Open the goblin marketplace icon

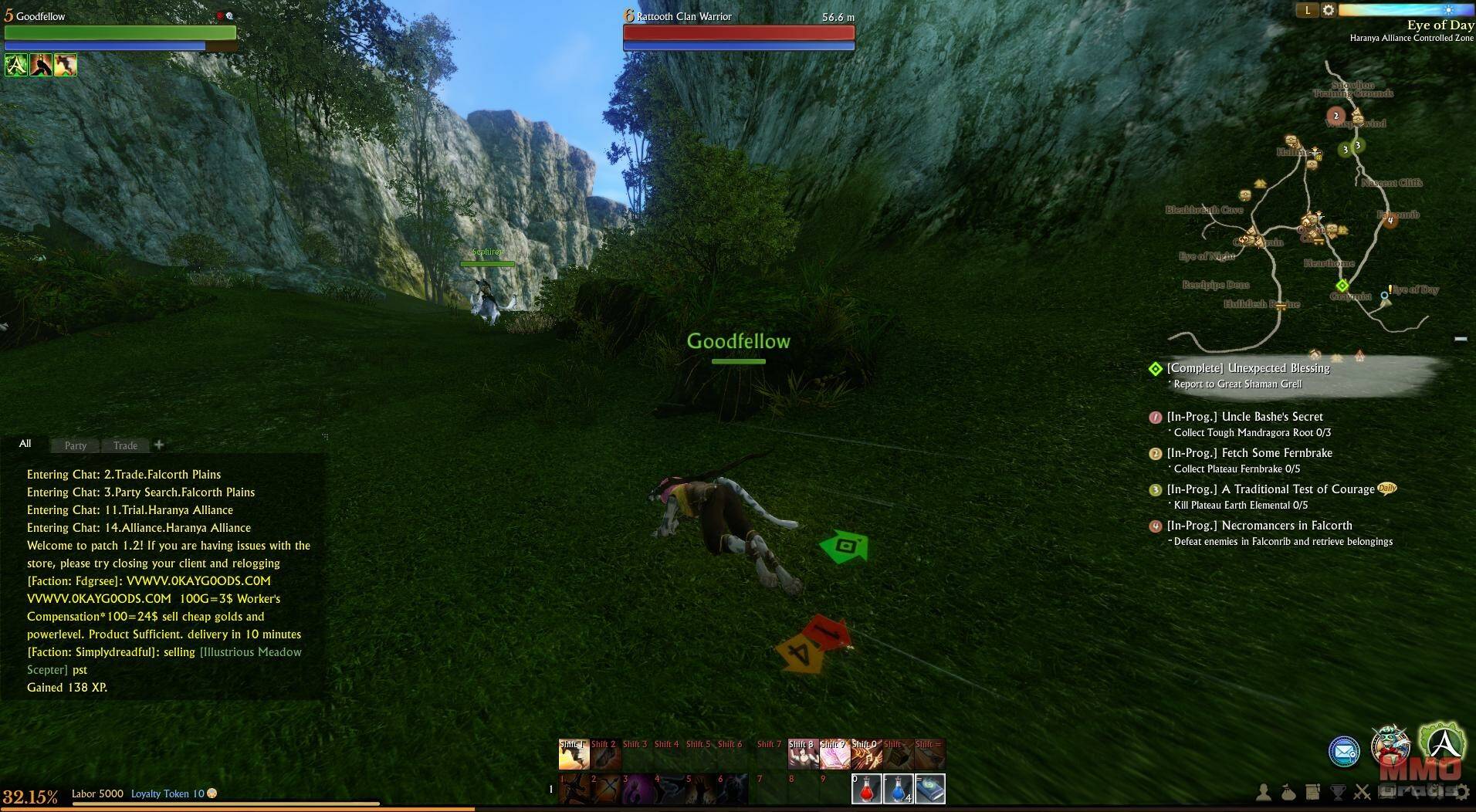1390,744
